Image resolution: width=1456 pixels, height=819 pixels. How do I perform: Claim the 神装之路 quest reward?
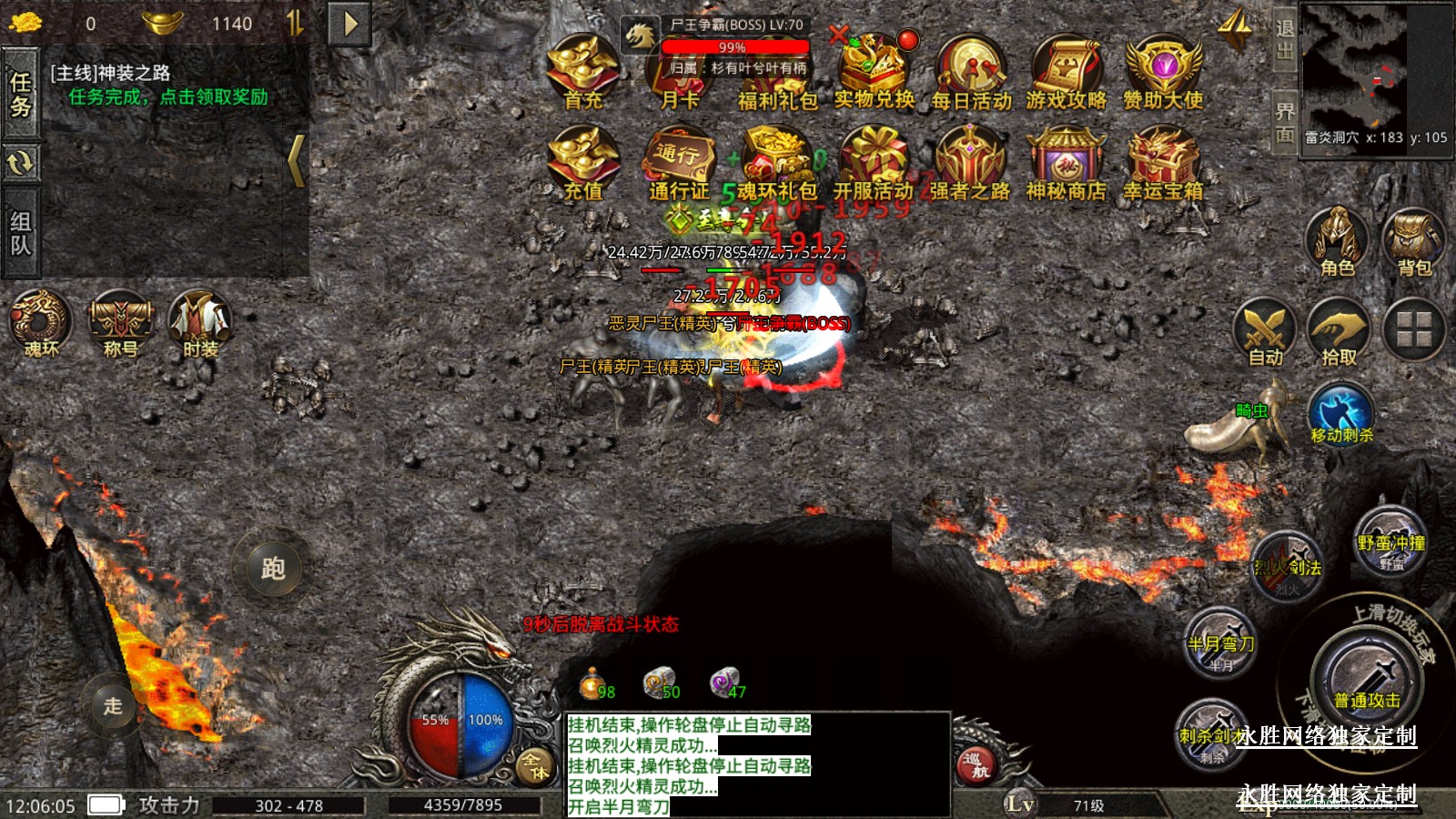point(168,96)
